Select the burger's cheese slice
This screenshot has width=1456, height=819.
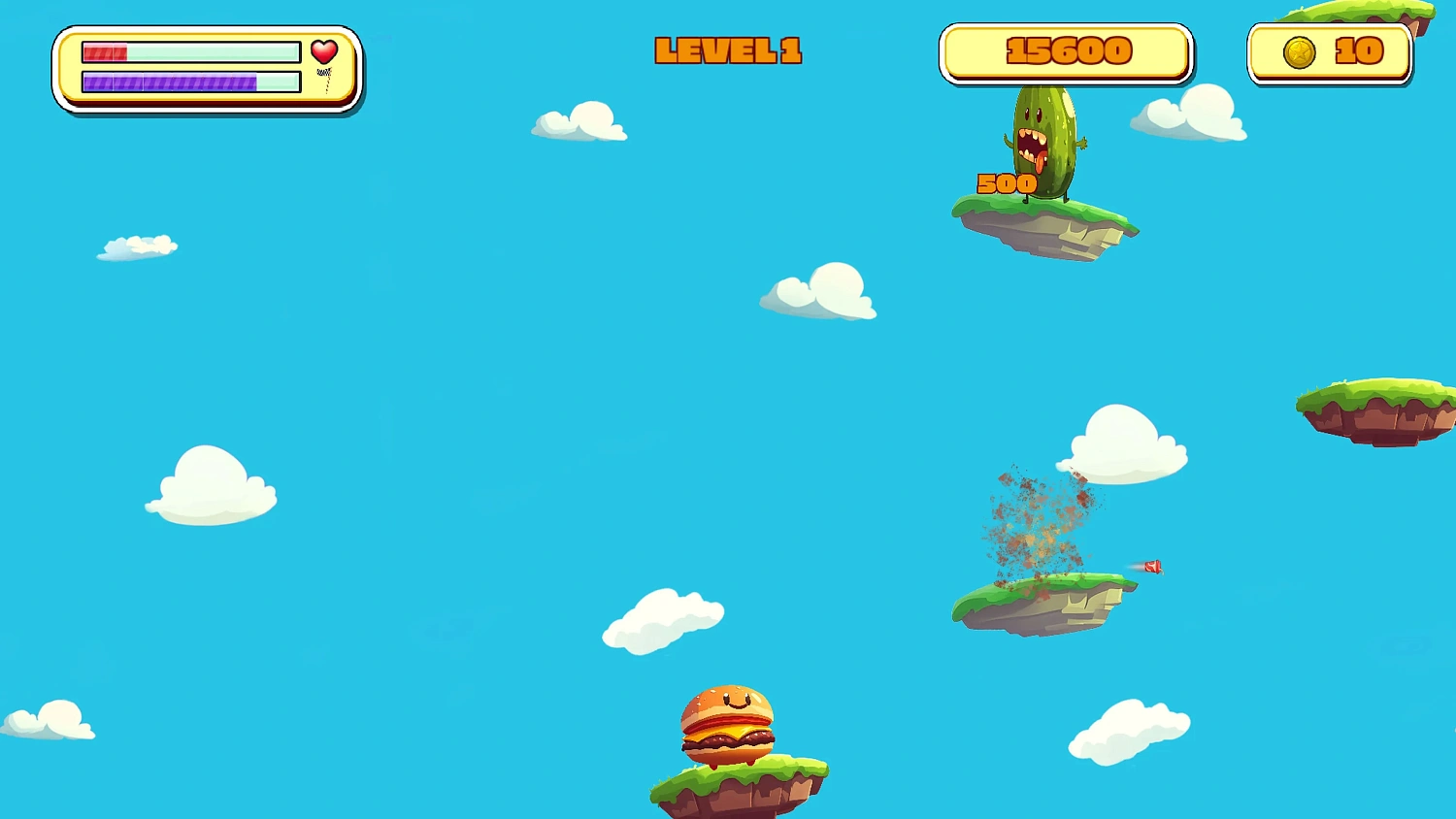pyautogui.click(x=723, y=733)
